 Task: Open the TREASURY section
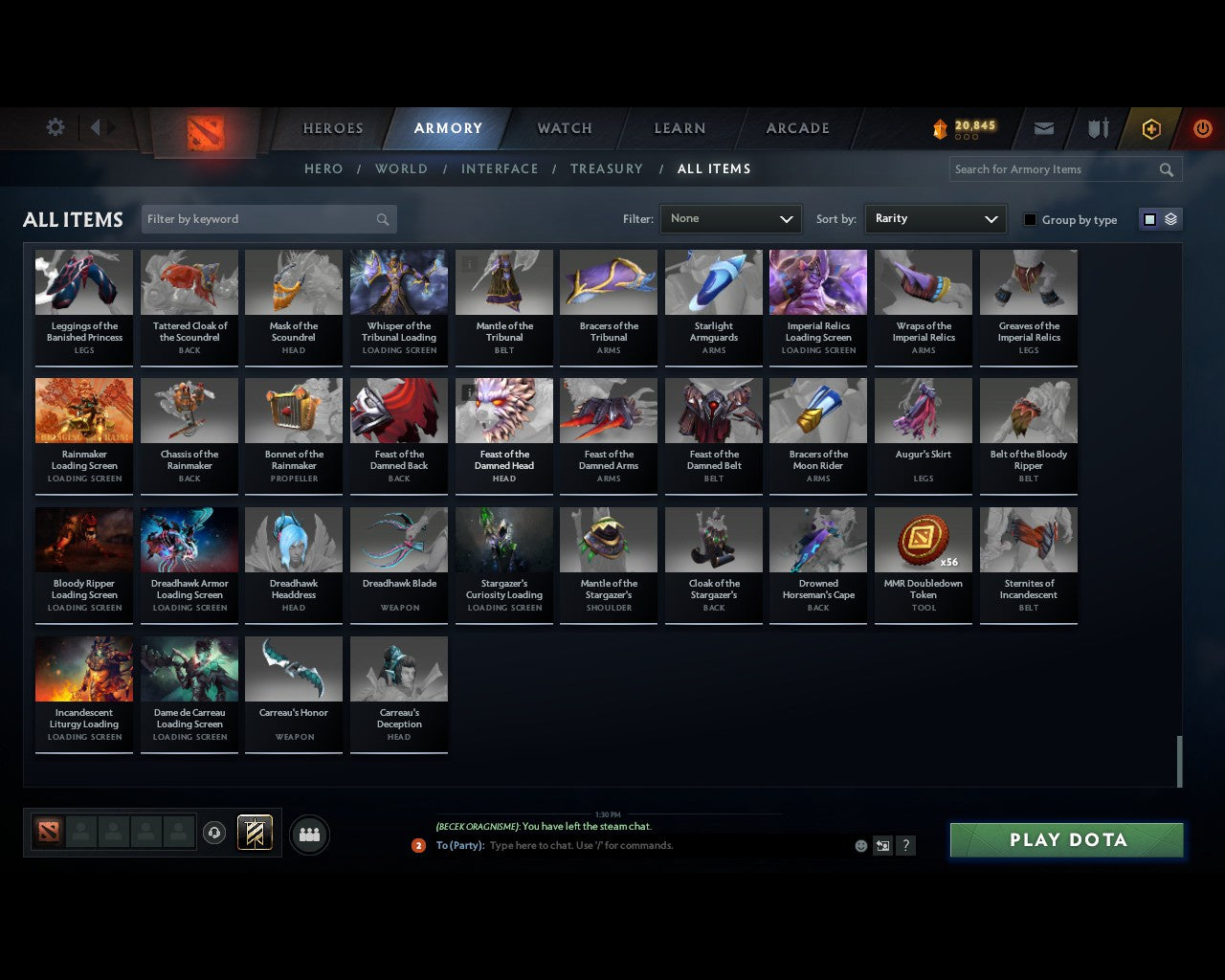[606, 168]
